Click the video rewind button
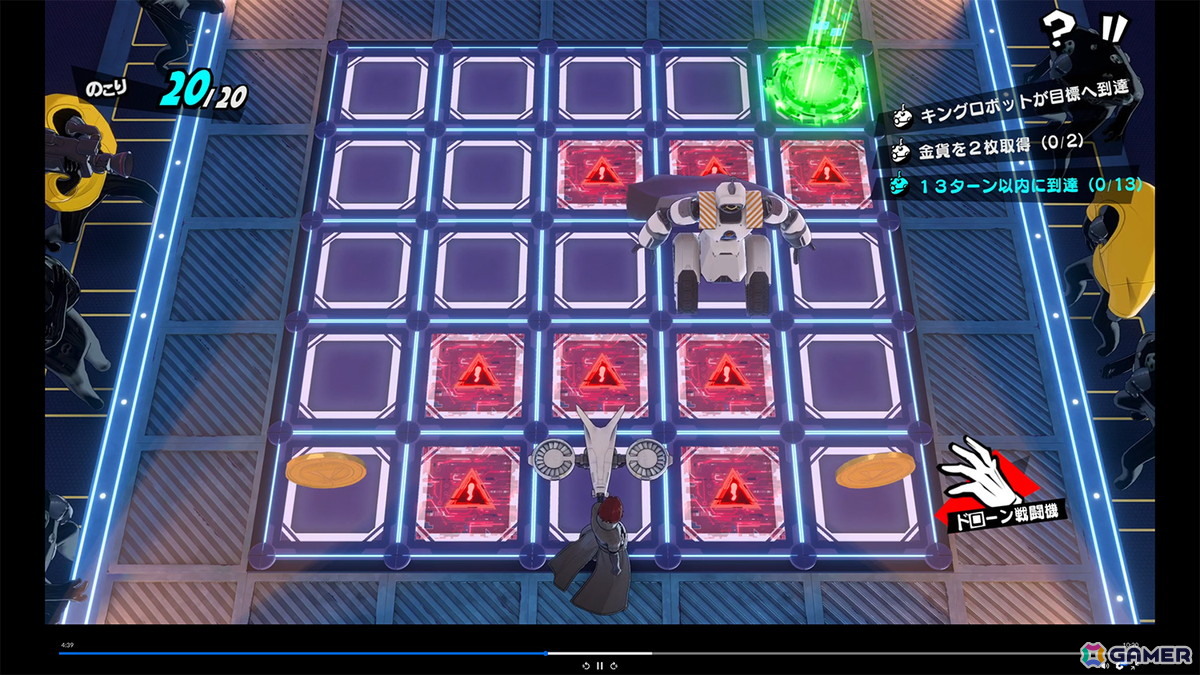1200x675 pixels. coord(585,665)
